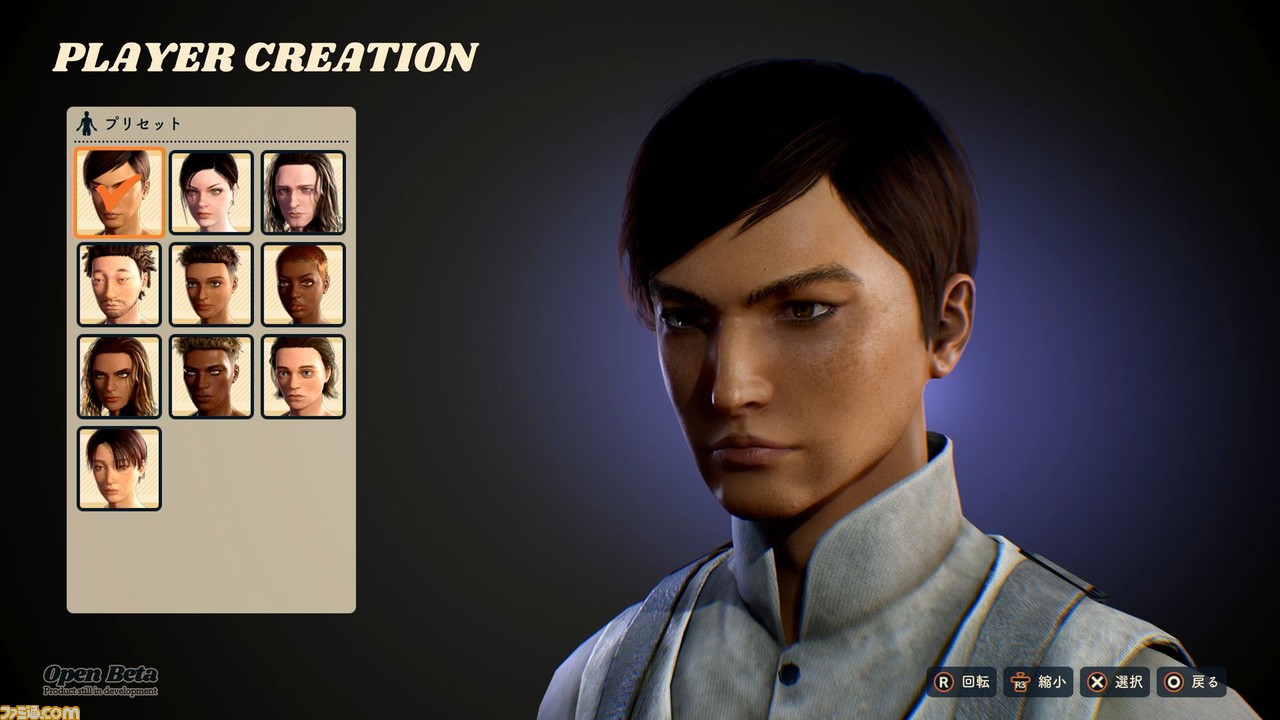Select the bearded man with dreadlocks preset
Screen dimensions: 1280x720
click(119, 284)
